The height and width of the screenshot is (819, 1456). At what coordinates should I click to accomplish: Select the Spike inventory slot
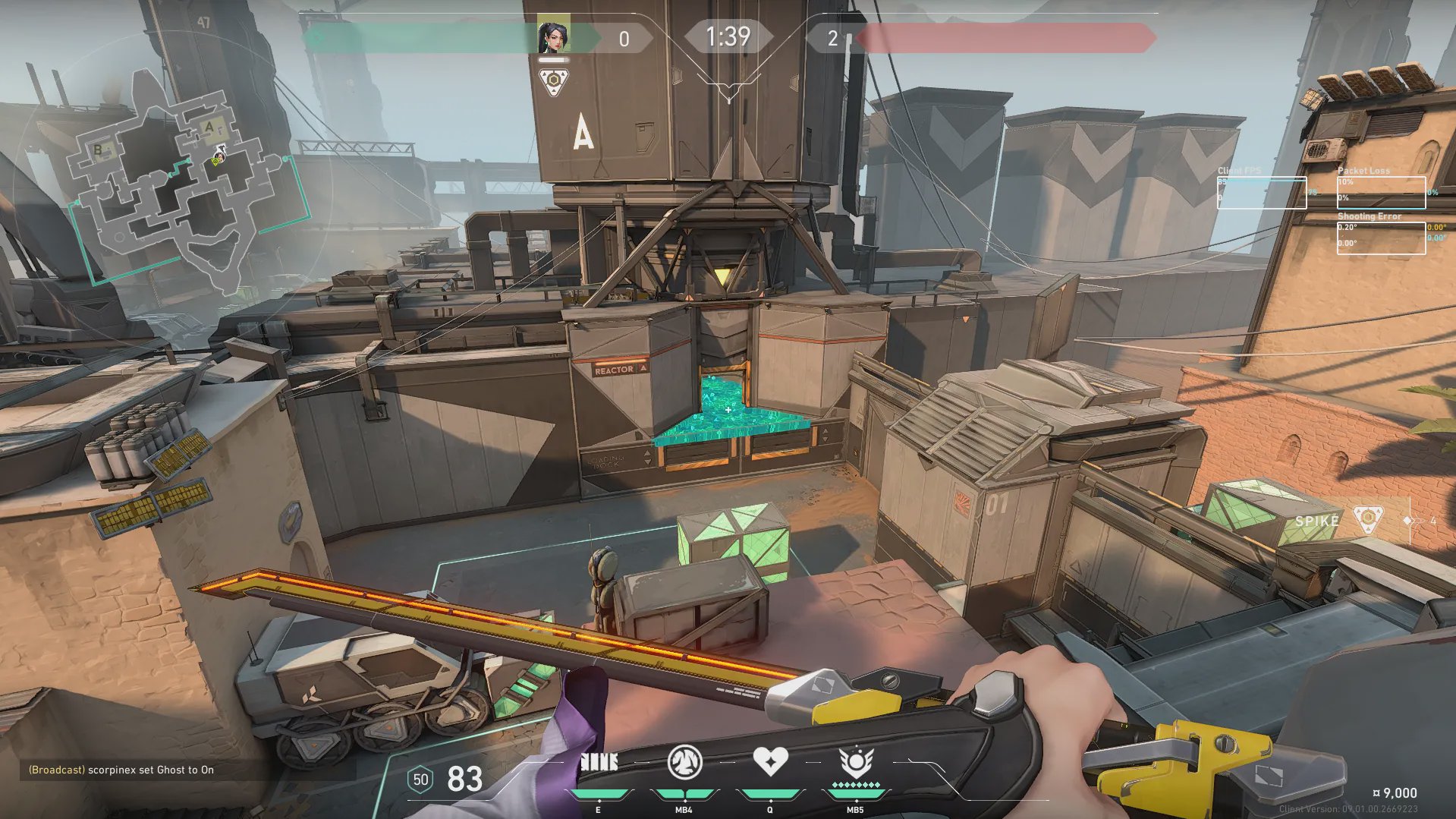click(1339, 521)
